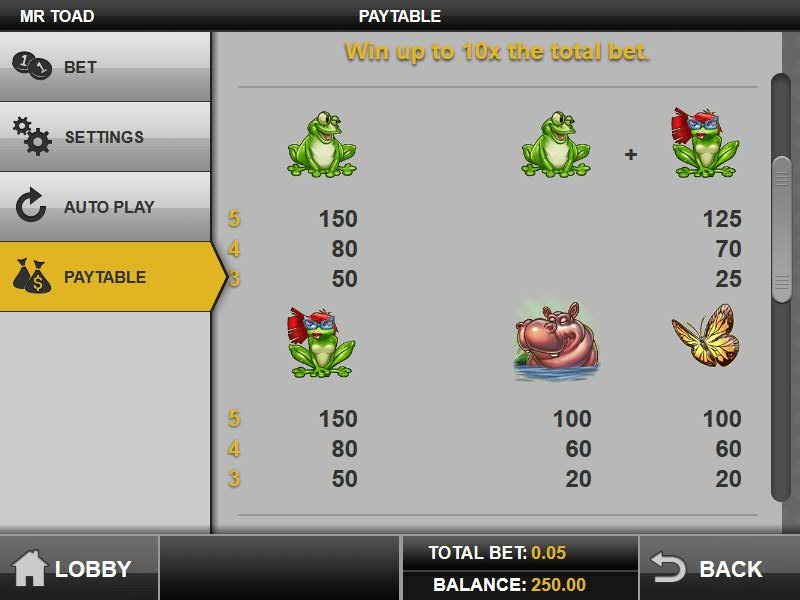The height and width of the screenshot is (600, 800).
Task: Go back with the Back button
Action: click(718, 568)
